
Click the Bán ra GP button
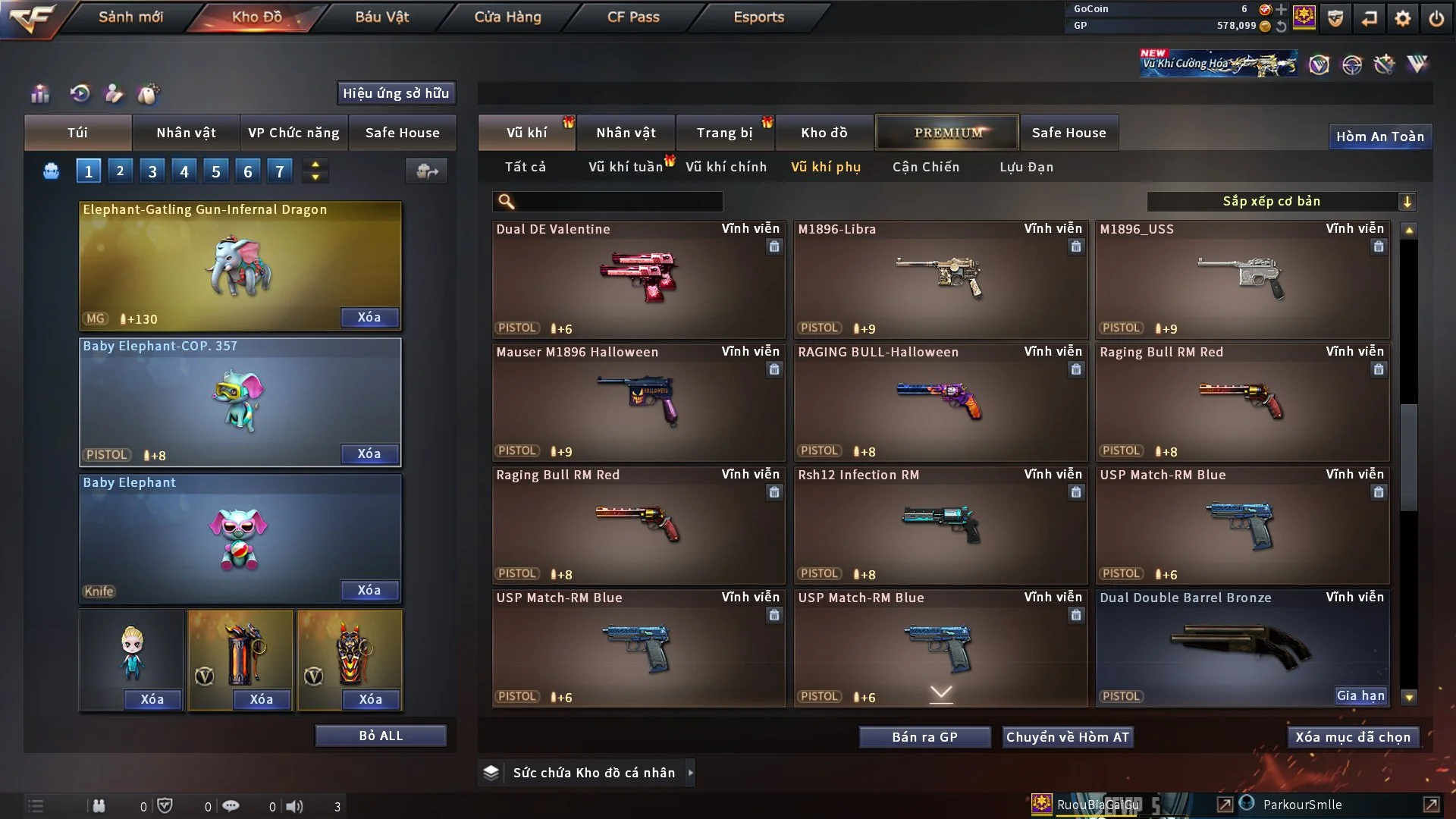(x=924, y=737)
